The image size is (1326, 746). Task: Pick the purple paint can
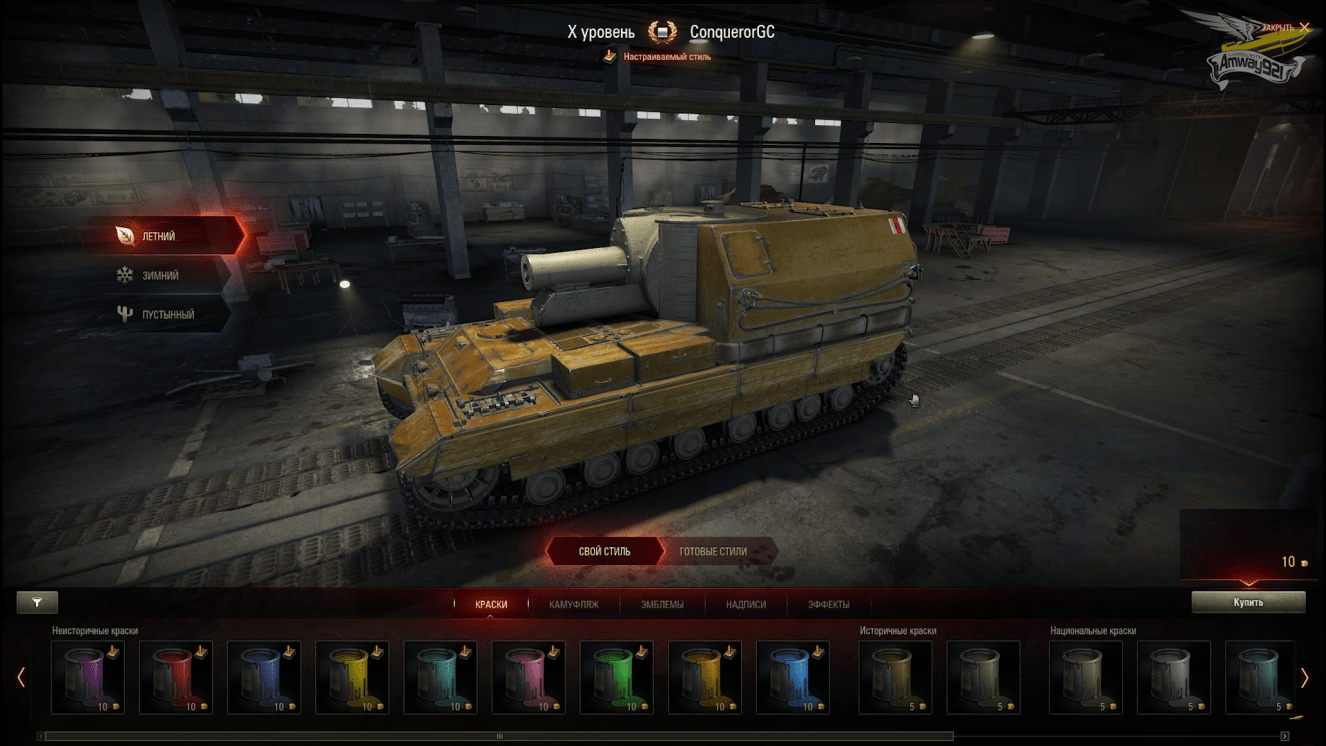[x=88, y=677]
